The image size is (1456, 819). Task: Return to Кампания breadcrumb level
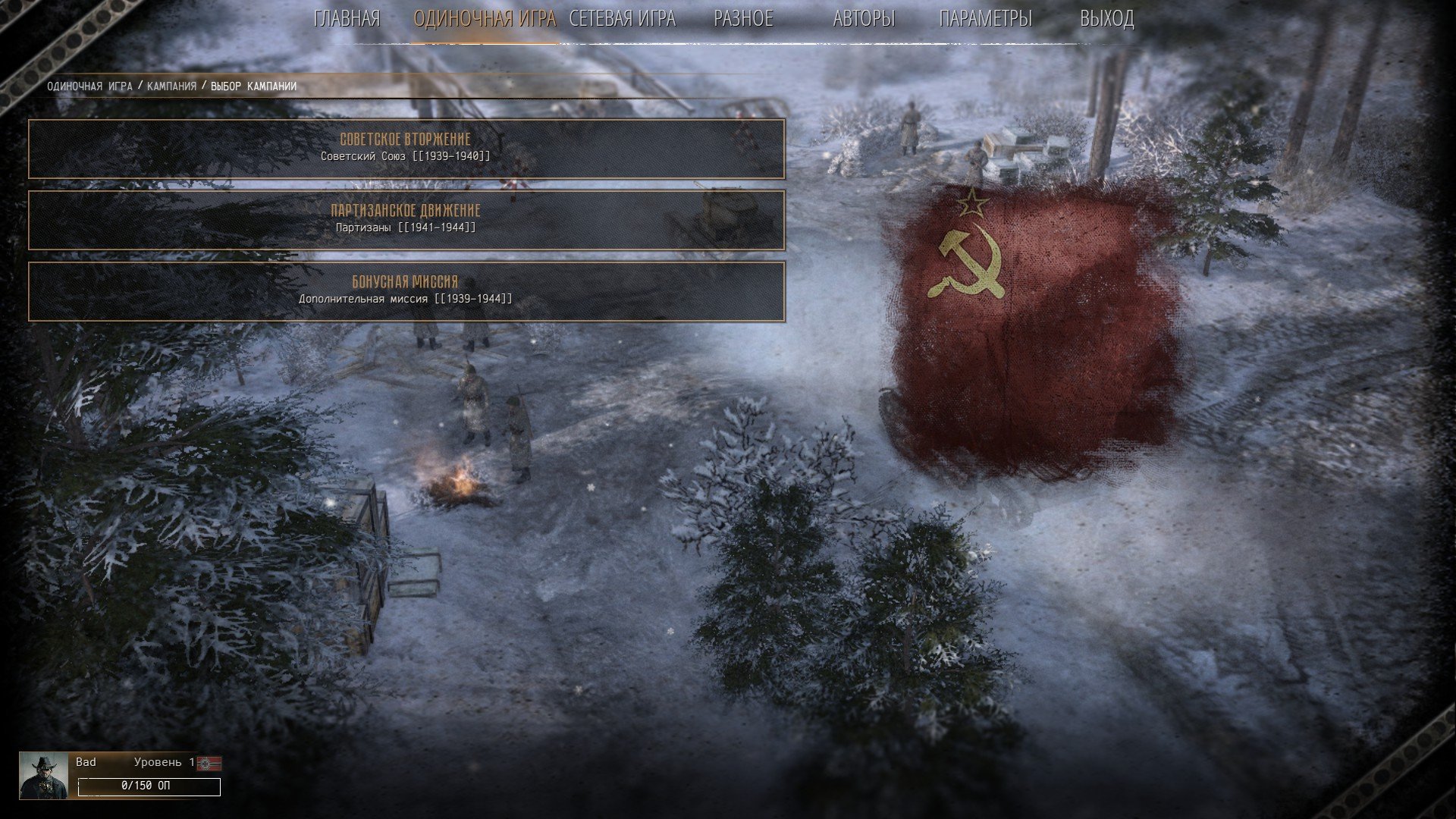[x=171, y=86]
